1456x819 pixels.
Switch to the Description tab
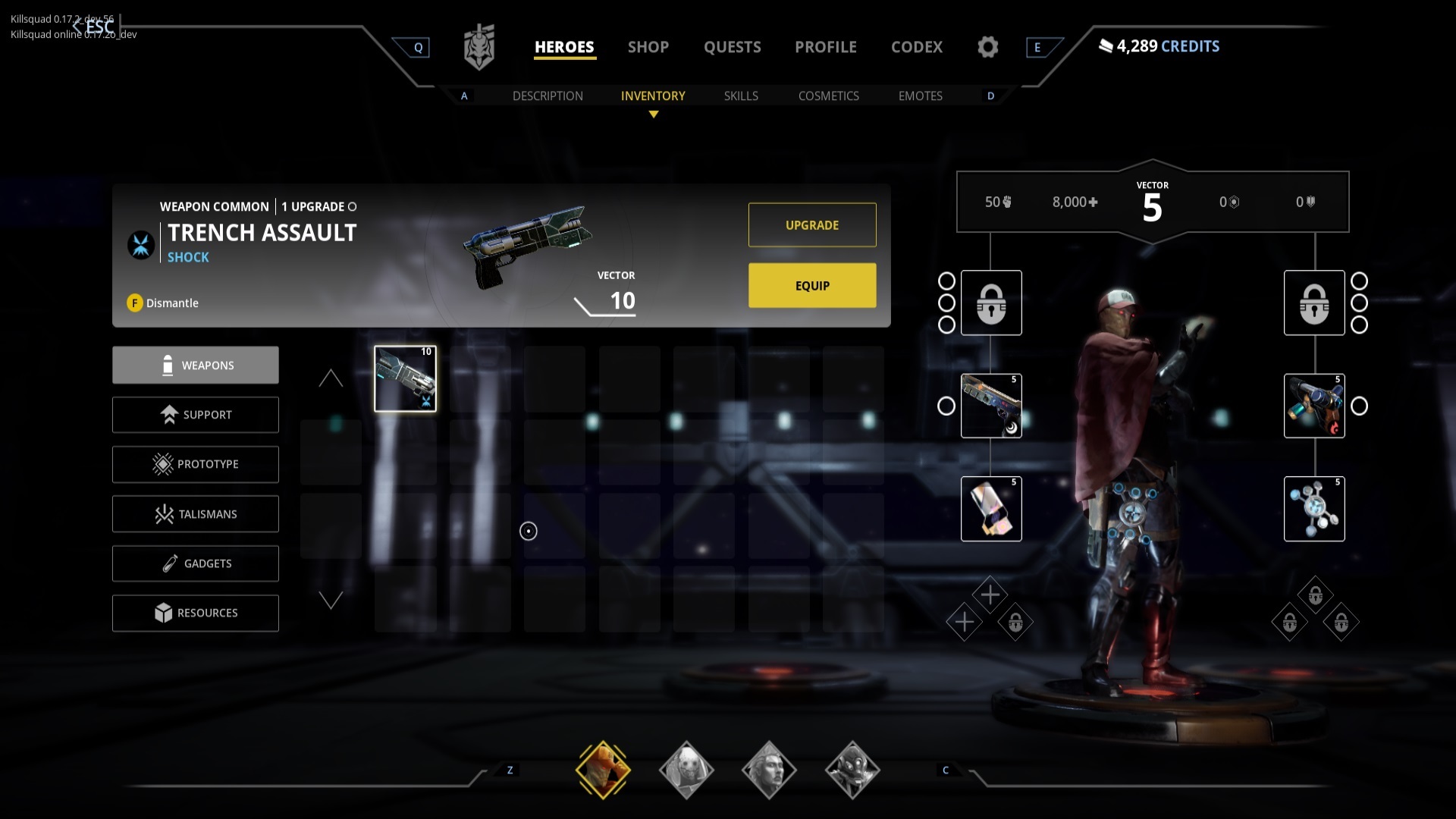[548, 96]
